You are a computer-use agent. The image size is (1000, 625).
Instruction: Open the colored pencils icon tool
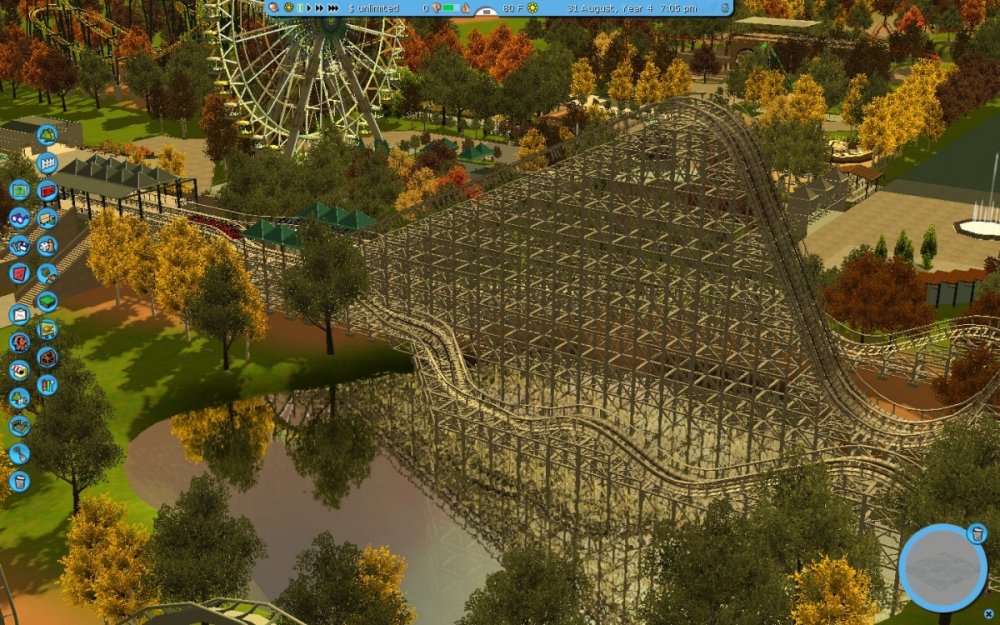pos(47,384)
